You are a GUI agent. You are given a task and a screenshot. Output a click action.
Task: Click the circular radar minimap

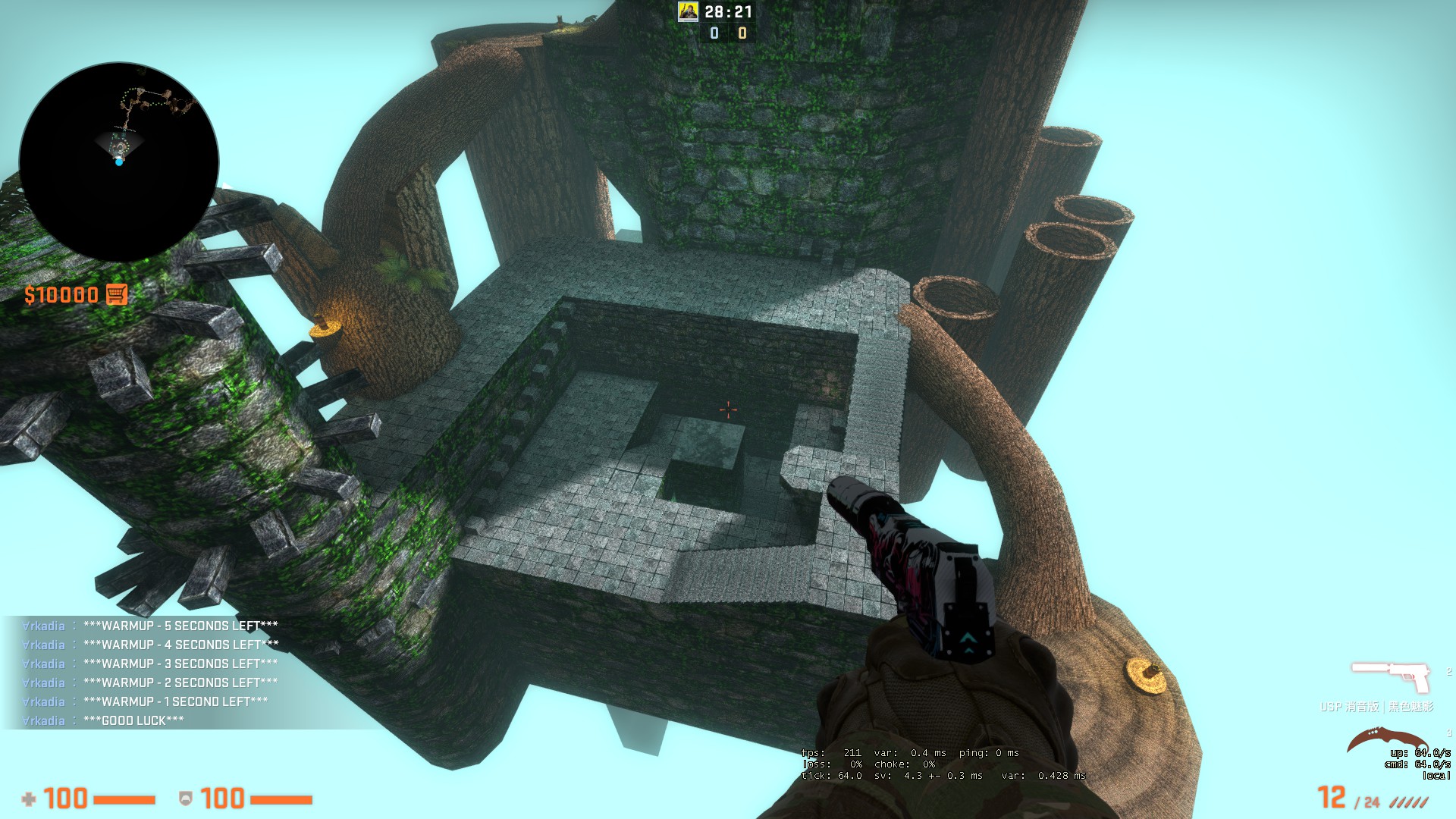pyautogui.click(x=119, y=162)
